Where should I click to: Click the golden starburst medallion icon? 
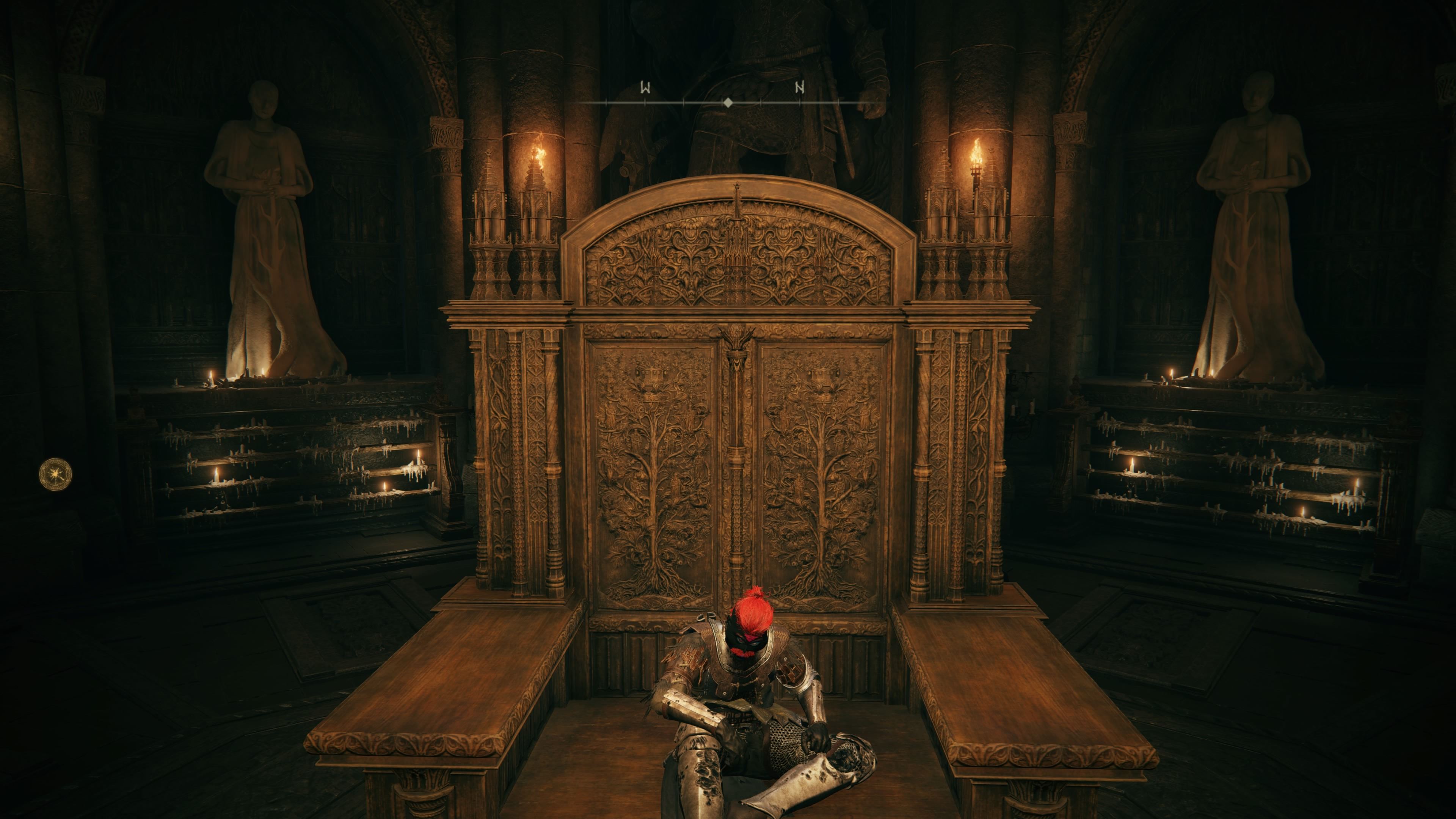point(55,474)
